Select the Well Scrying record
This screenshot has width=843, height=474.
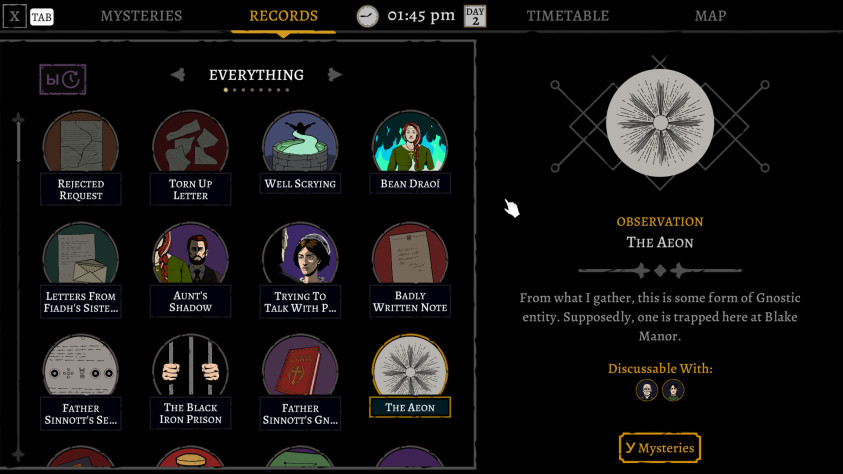(300, 149)
